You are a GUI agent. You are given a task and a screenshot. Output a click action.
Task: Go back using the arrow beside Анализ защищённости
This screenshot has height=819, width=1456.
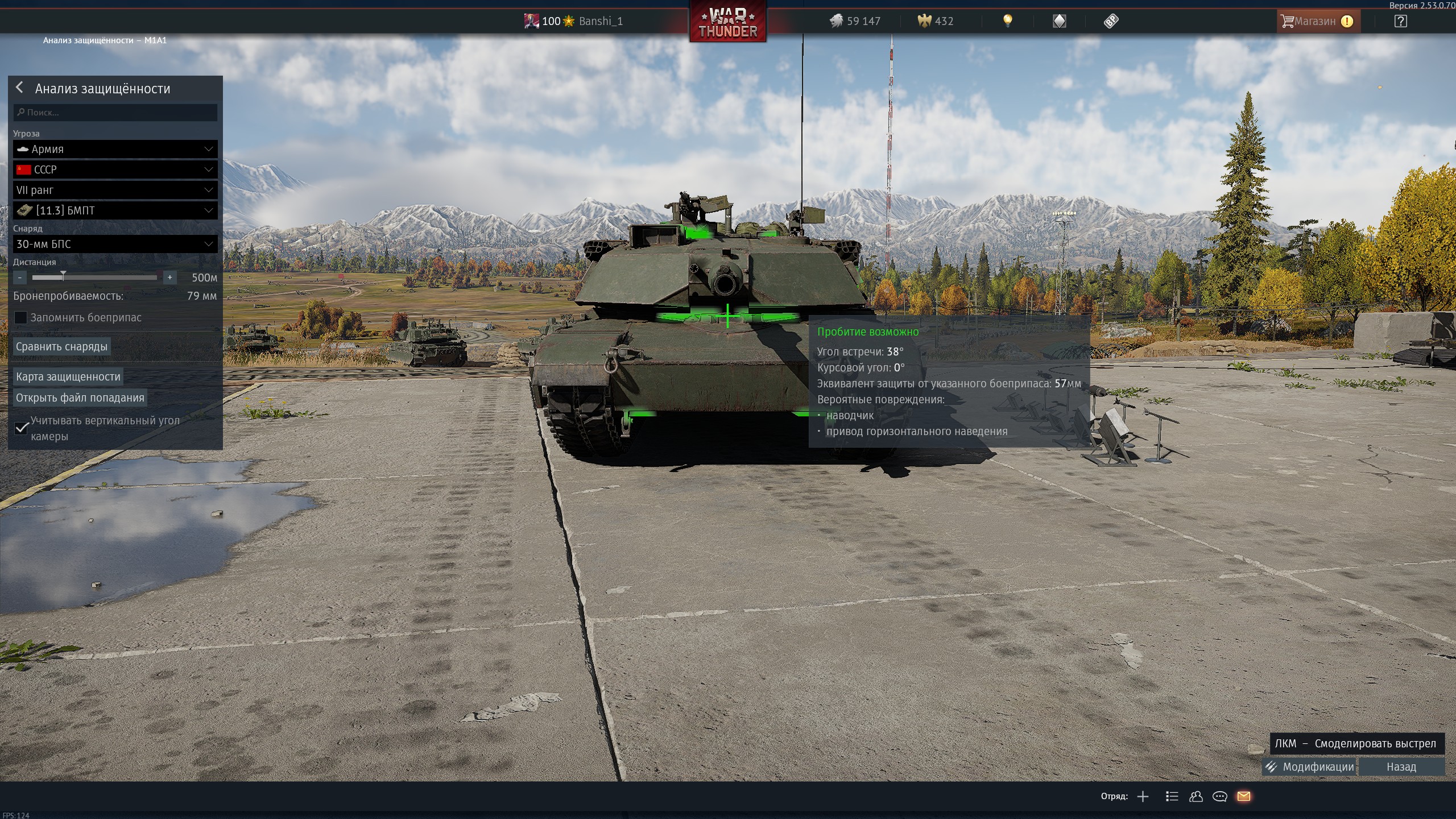point(20,88)
